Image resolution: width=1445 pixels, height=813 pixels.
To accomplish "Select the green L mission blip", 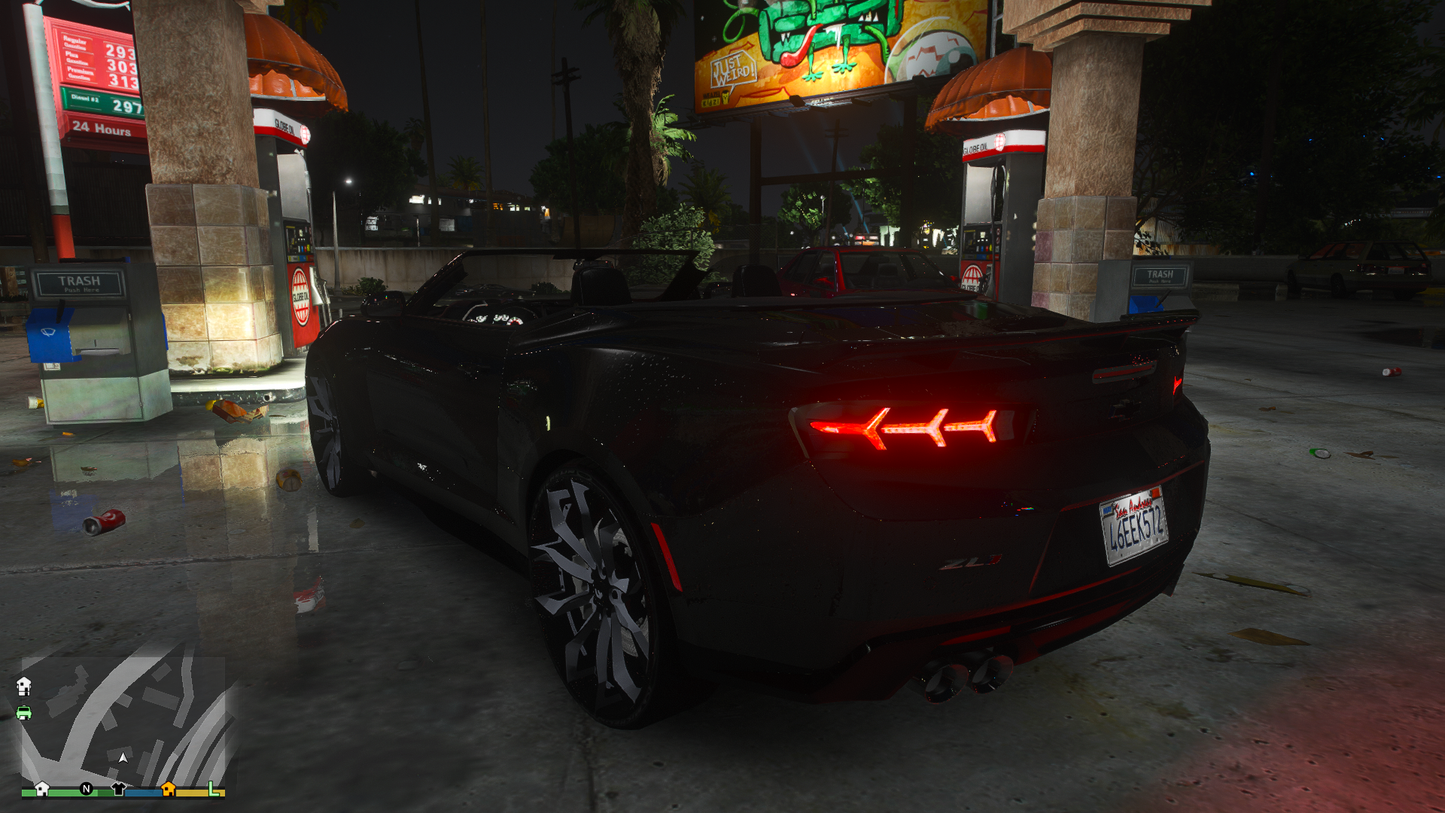I will (x=213, y=789).
